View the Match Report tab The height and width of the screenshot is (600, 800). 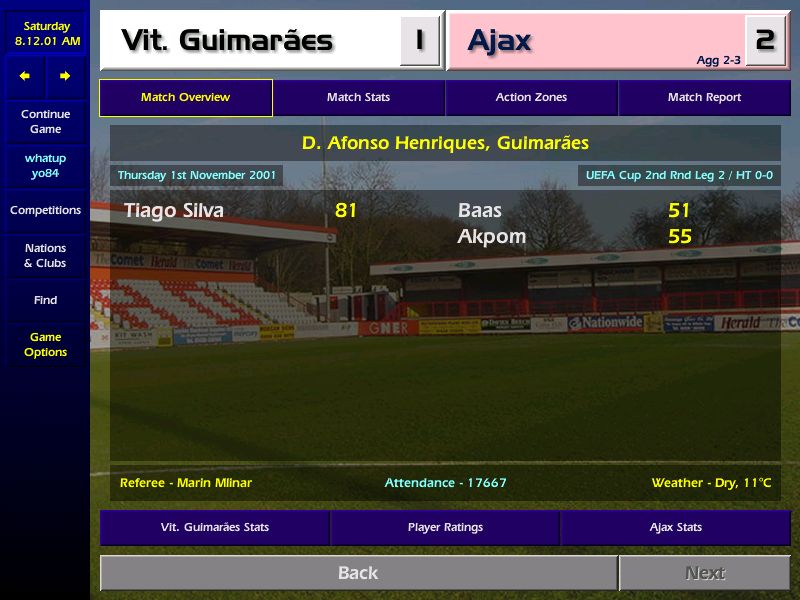704,98
